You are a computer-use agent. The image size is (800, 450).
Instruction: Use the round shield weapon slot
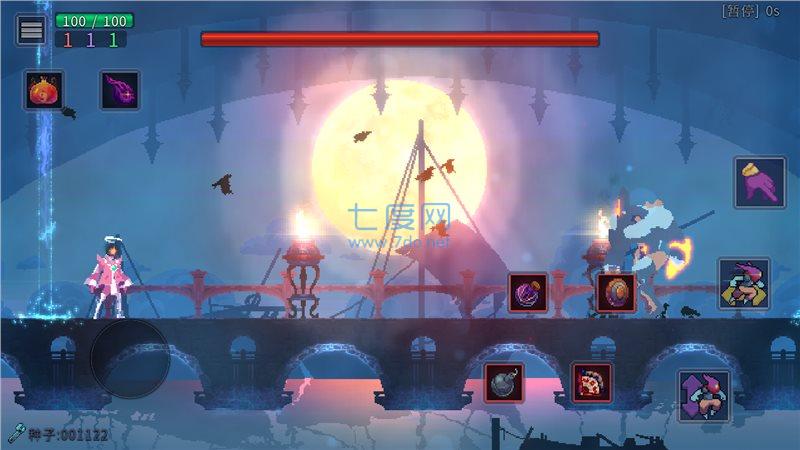(x=616, y=292)
